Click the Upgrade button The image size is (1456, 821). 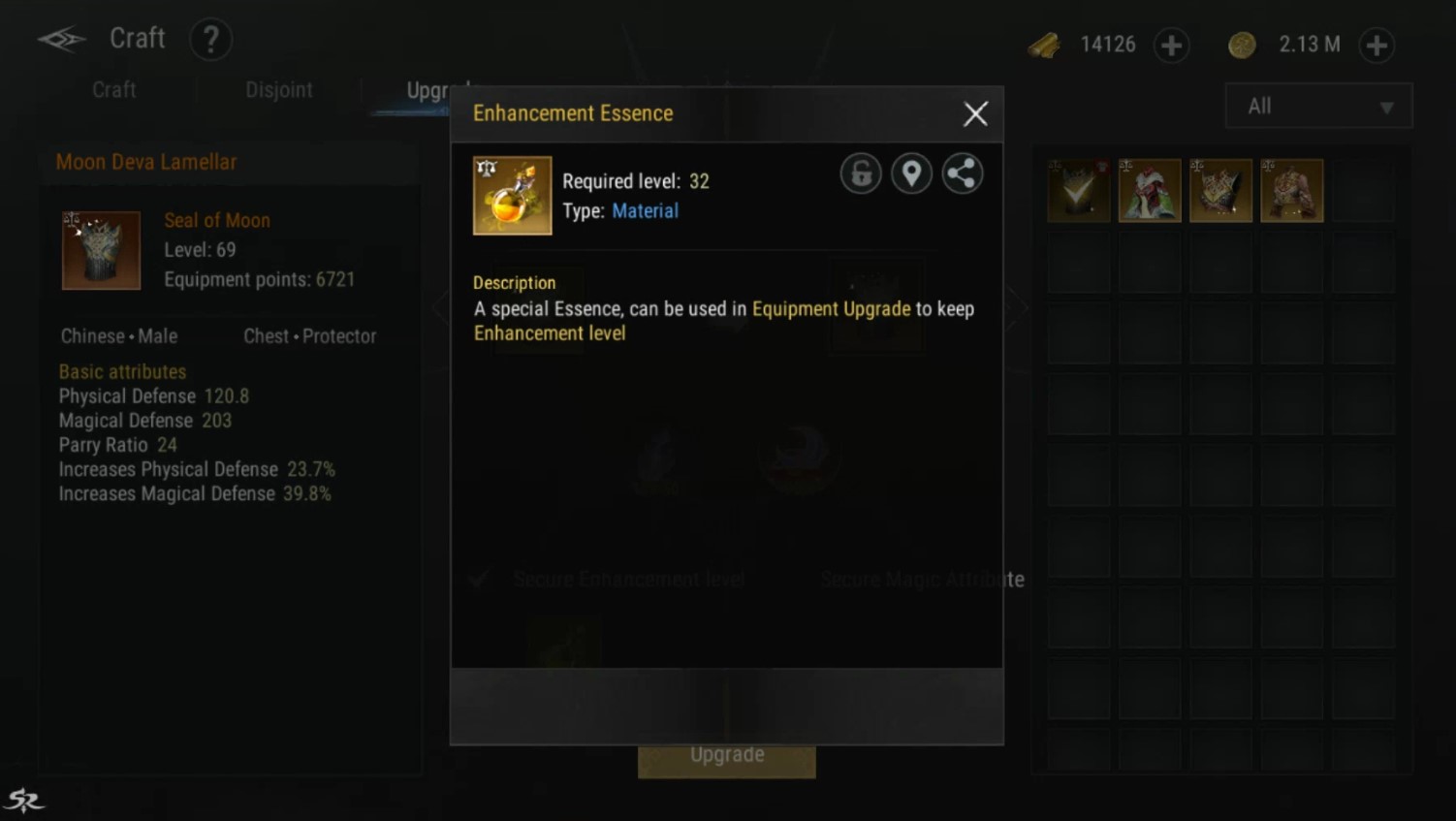(726, 756)
